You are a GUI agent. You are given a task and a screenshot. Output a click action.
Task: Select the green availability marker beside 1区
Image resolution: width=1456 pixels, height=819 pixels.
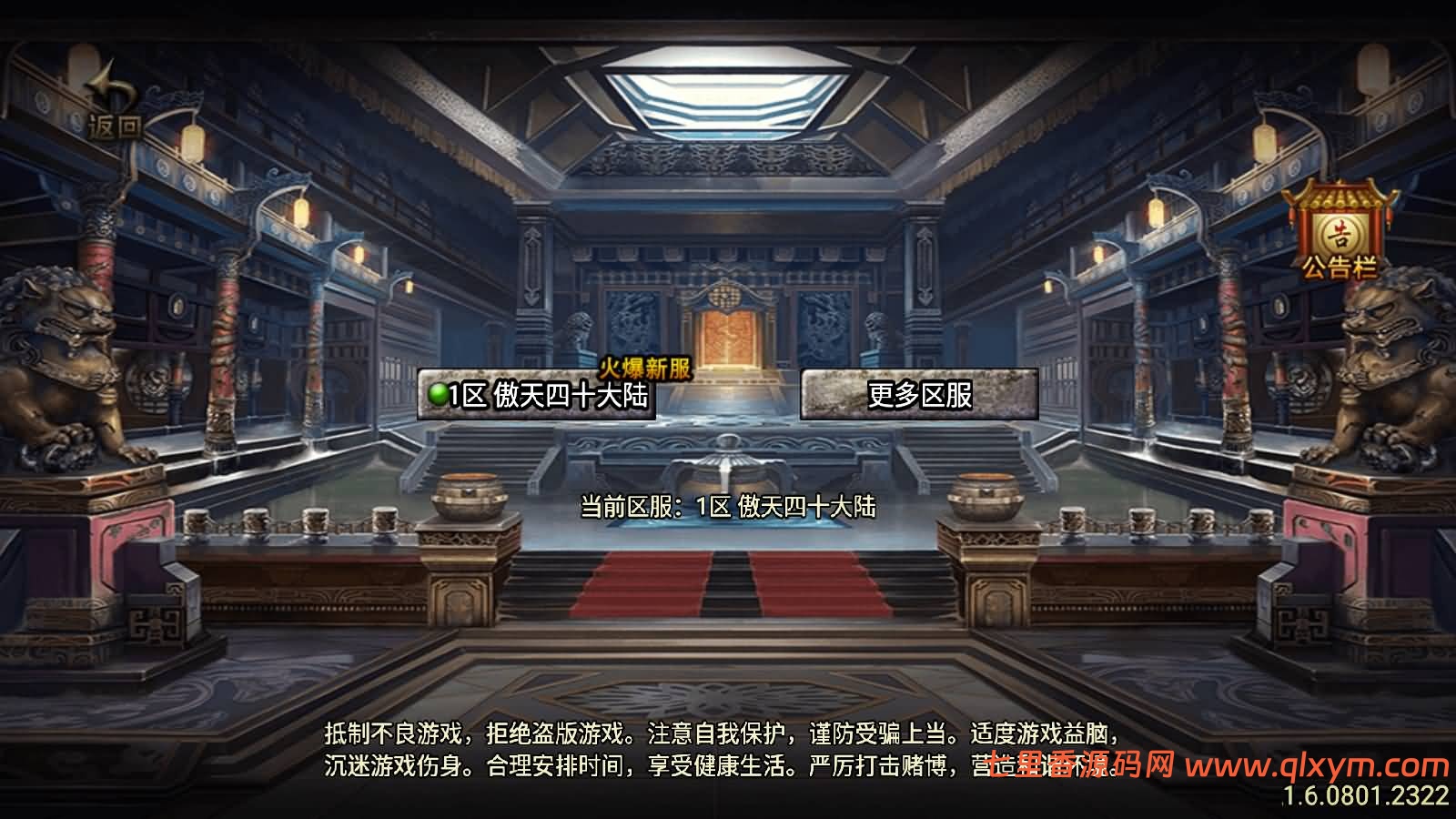[x=440, y=395]
